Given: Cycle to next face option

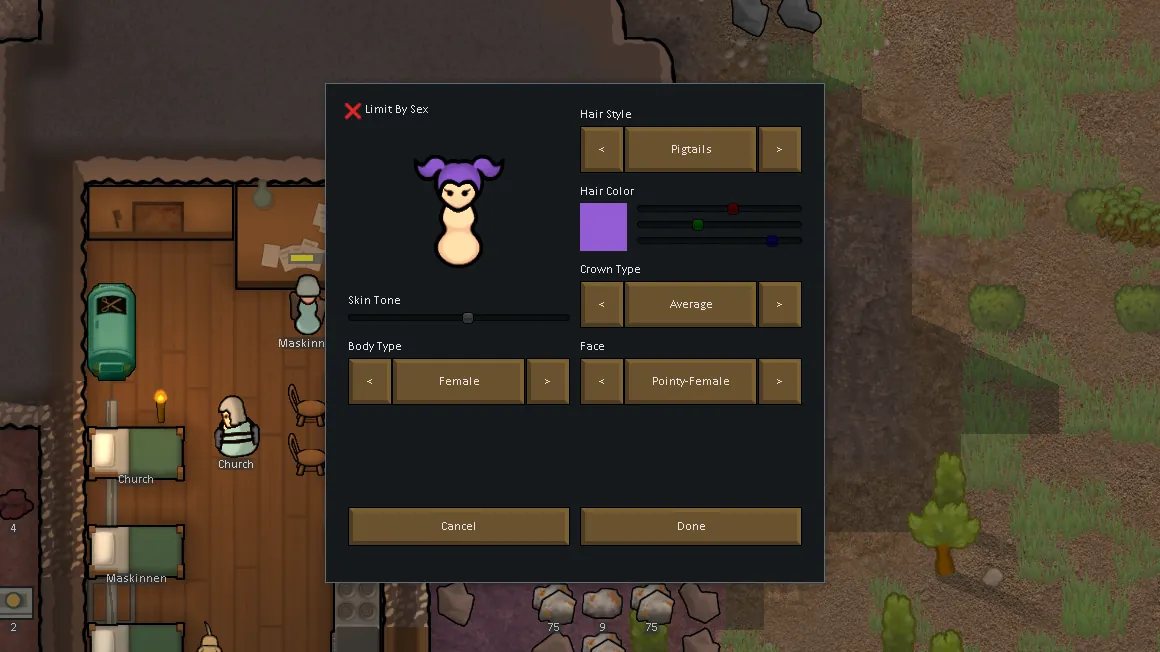Looking at the screenshot, I should [x=780, y=382].
